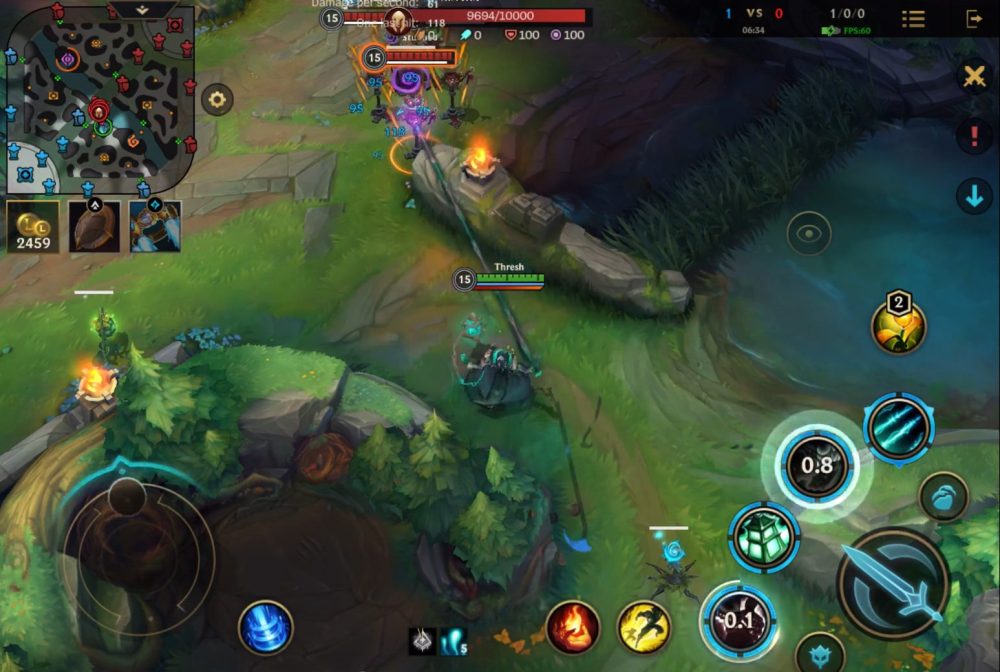Viewport: 1000px width, 672px height.
Task: Send the red exclamation danger ping
Action: pyautogui.click(x=974, y=136)
